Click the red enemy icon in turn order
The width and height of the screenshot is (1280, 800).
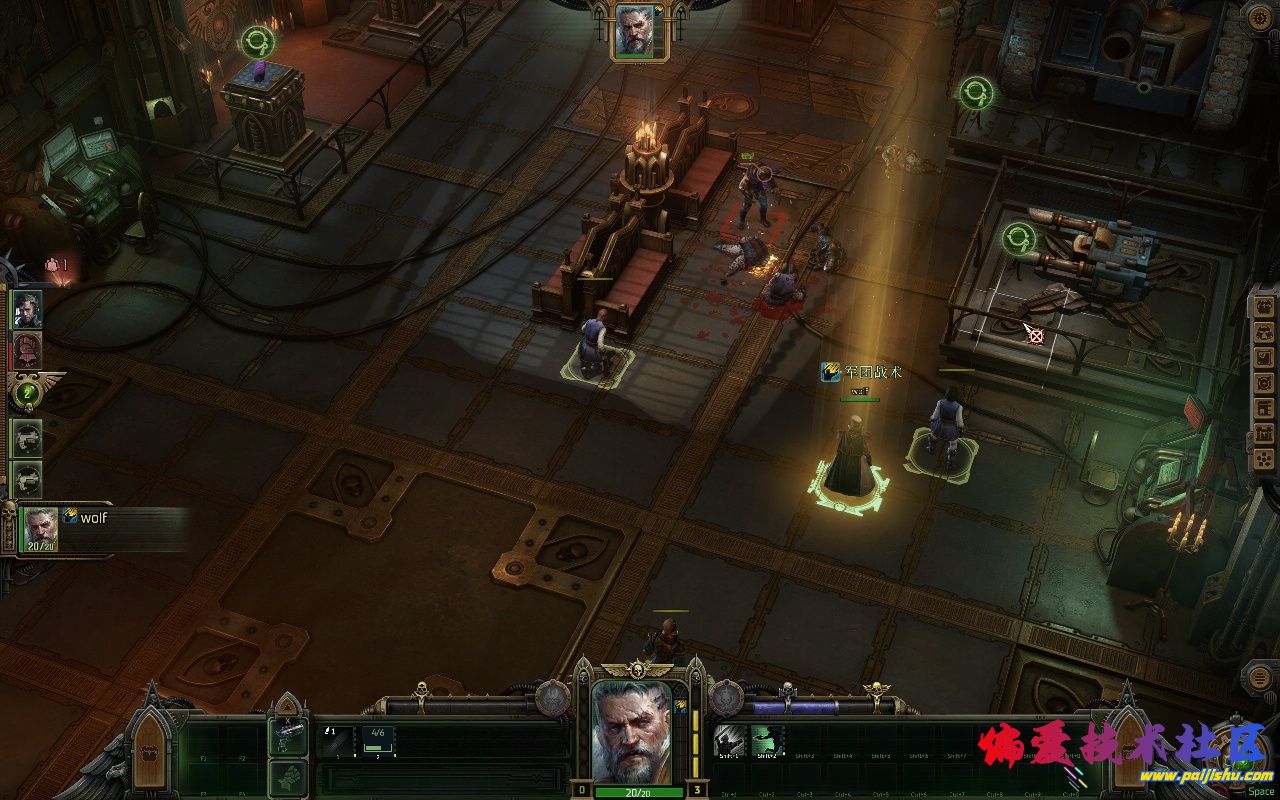coord(27,351)
